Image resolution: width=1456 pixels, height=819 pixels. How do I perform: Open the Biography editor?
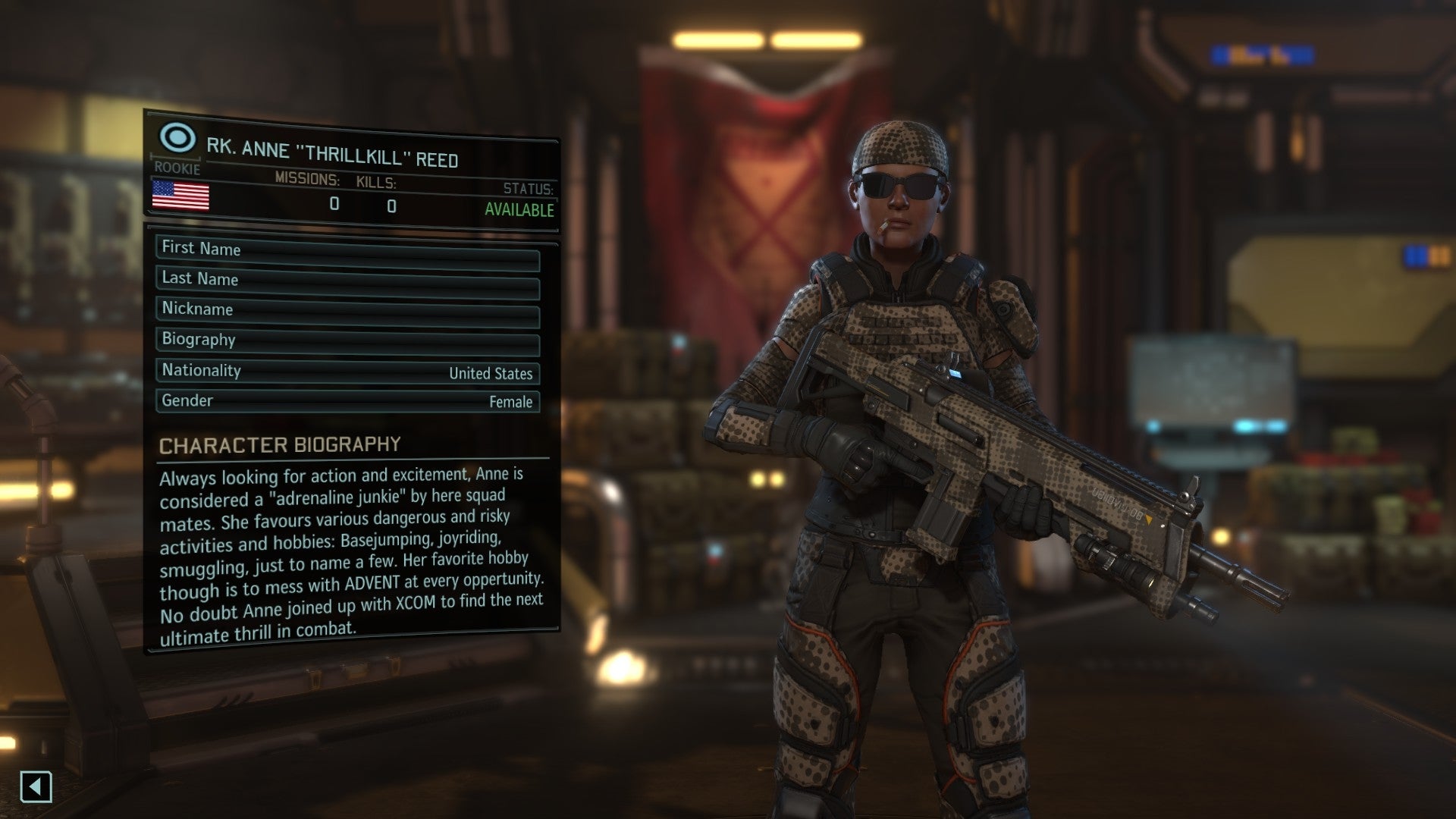(347, 341)
